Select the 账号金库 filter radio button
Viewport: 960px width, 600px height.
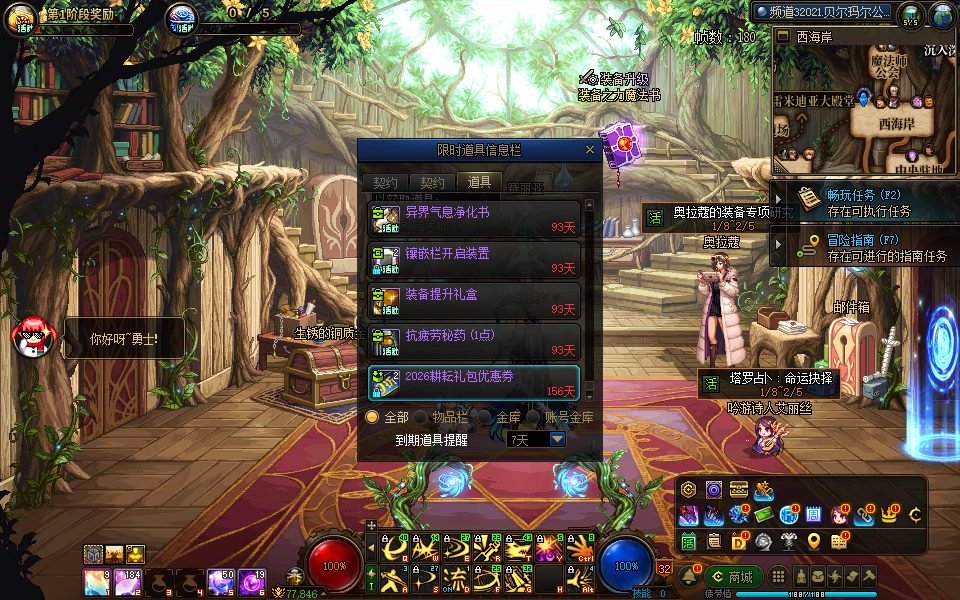tap(533, 417)
